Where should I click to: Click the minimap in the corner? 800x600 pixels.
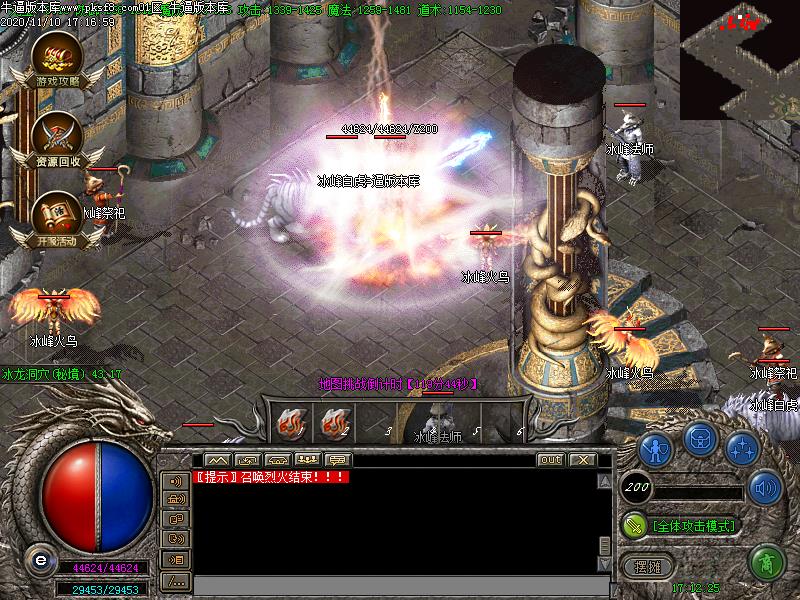point(740,58)
